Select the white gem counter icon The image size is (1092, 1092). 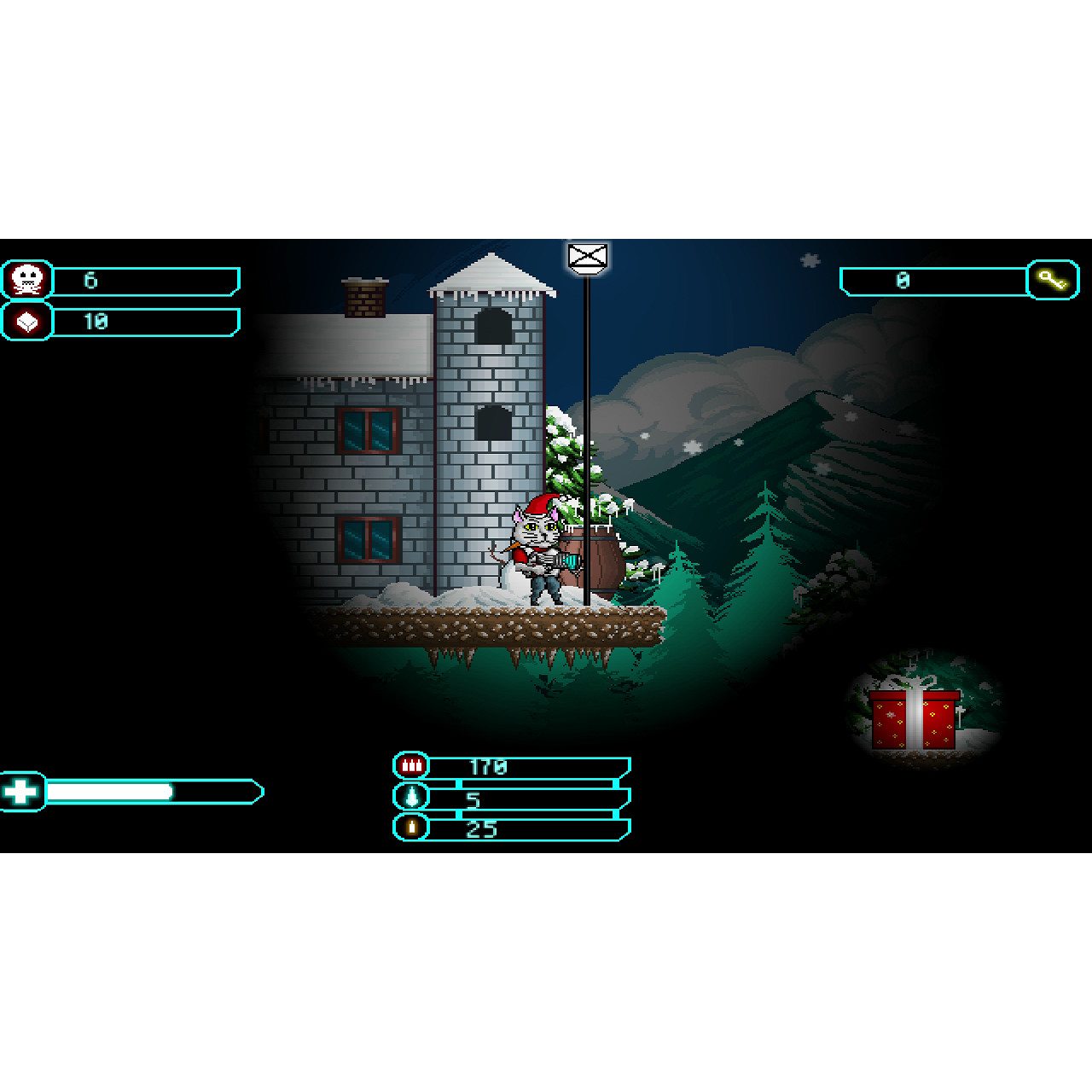[x=26, y=321]
